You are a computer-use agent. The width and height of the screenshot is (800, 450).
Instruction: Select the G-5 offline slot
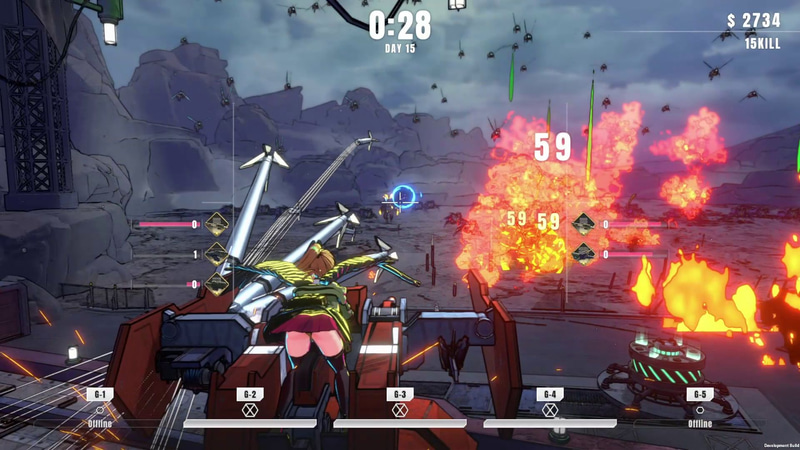click(x=700, y=409)
